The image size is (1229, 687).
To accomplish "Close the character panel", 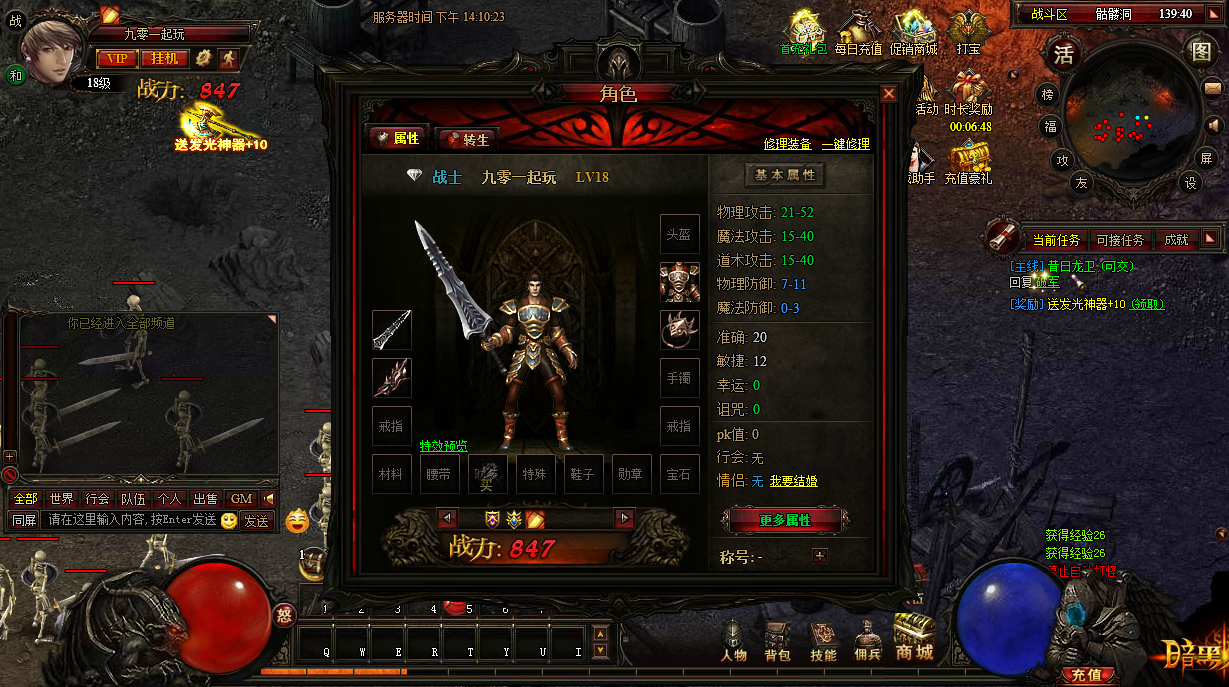I will click(888, 94).
